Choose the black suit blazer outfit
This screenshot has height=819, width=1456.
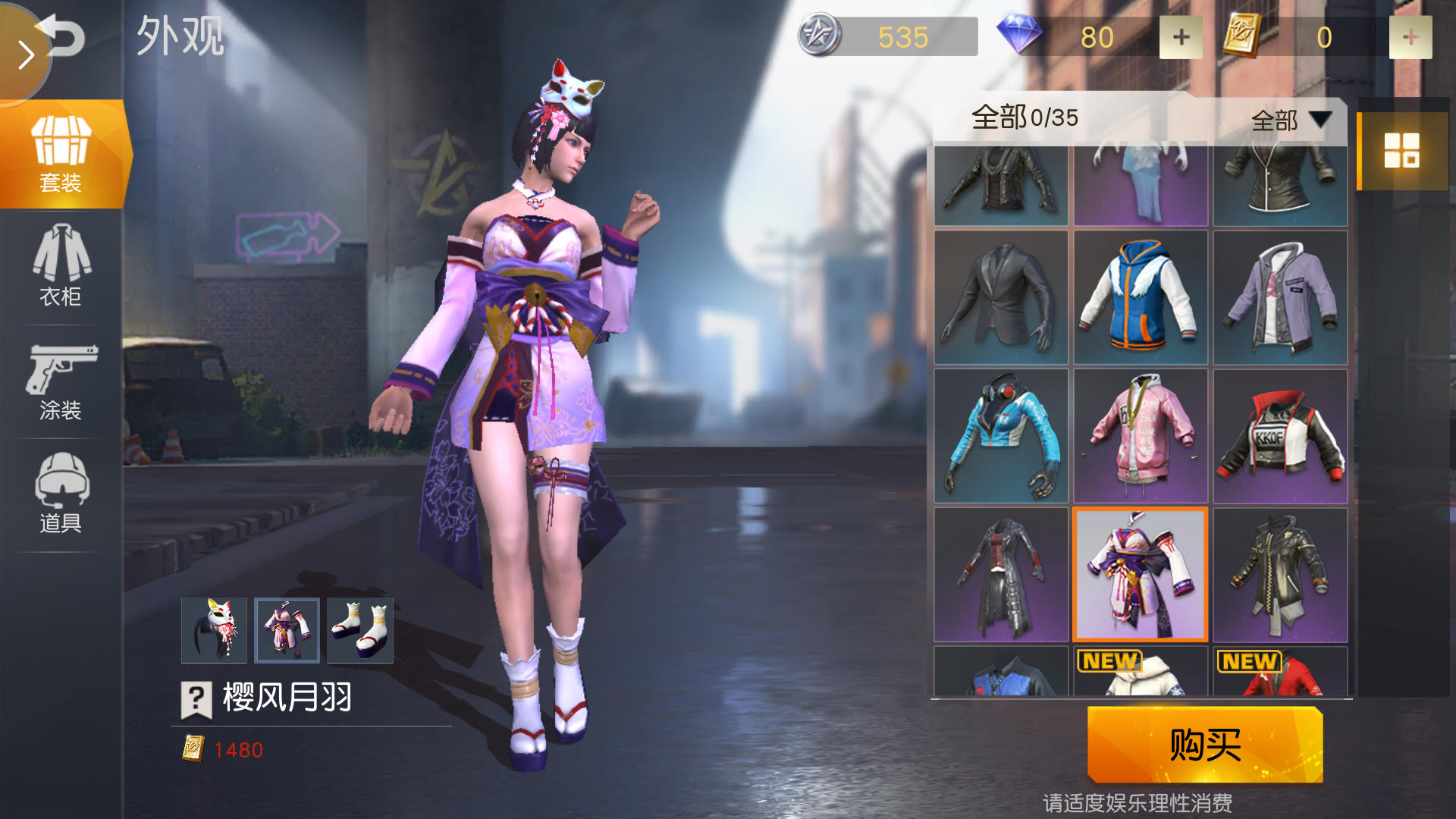click(x=1001, y=297)
